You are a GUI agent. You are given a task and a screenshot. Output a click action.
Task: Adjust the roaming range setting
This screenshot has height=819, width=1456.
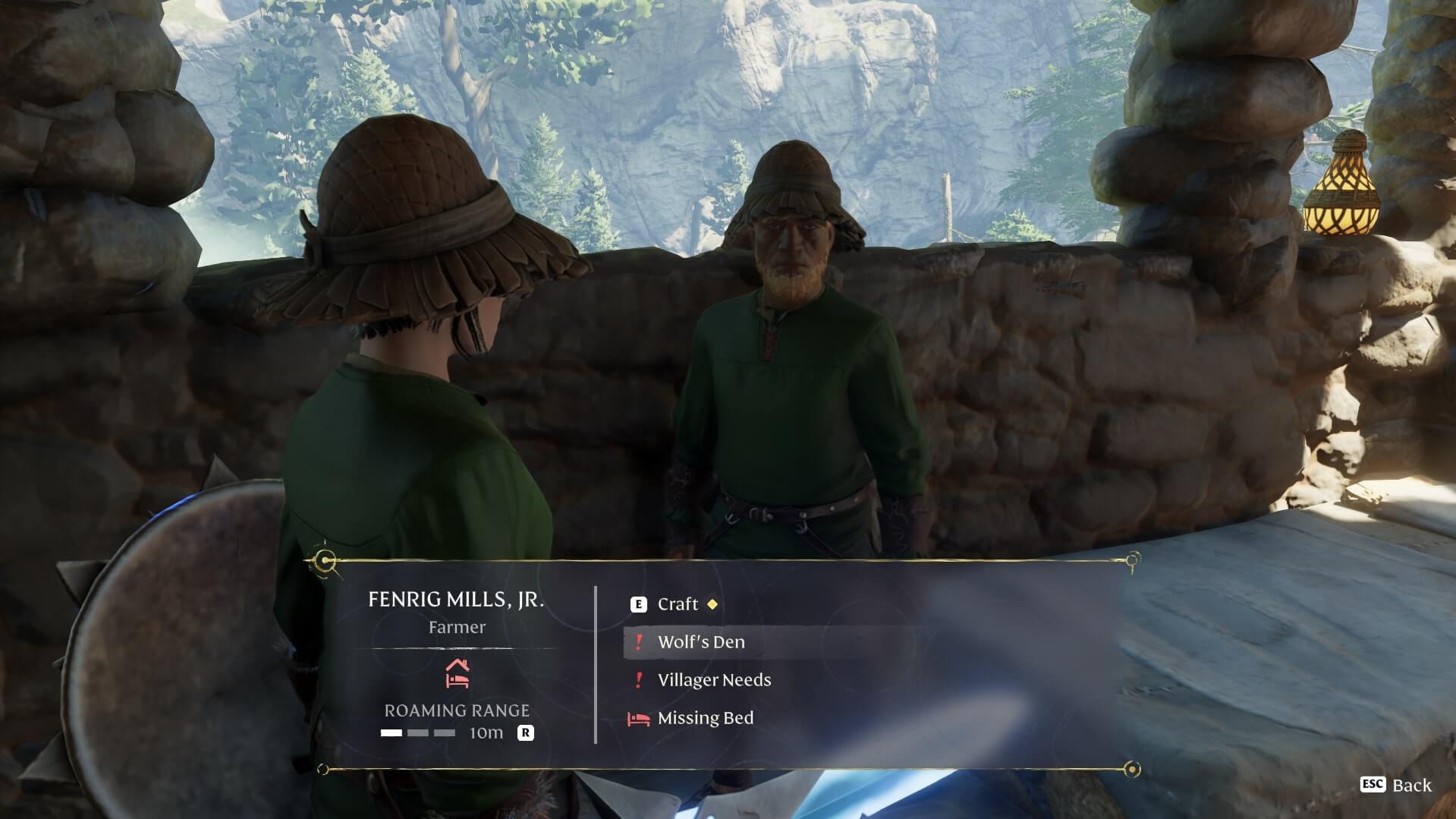pos(525,732)
